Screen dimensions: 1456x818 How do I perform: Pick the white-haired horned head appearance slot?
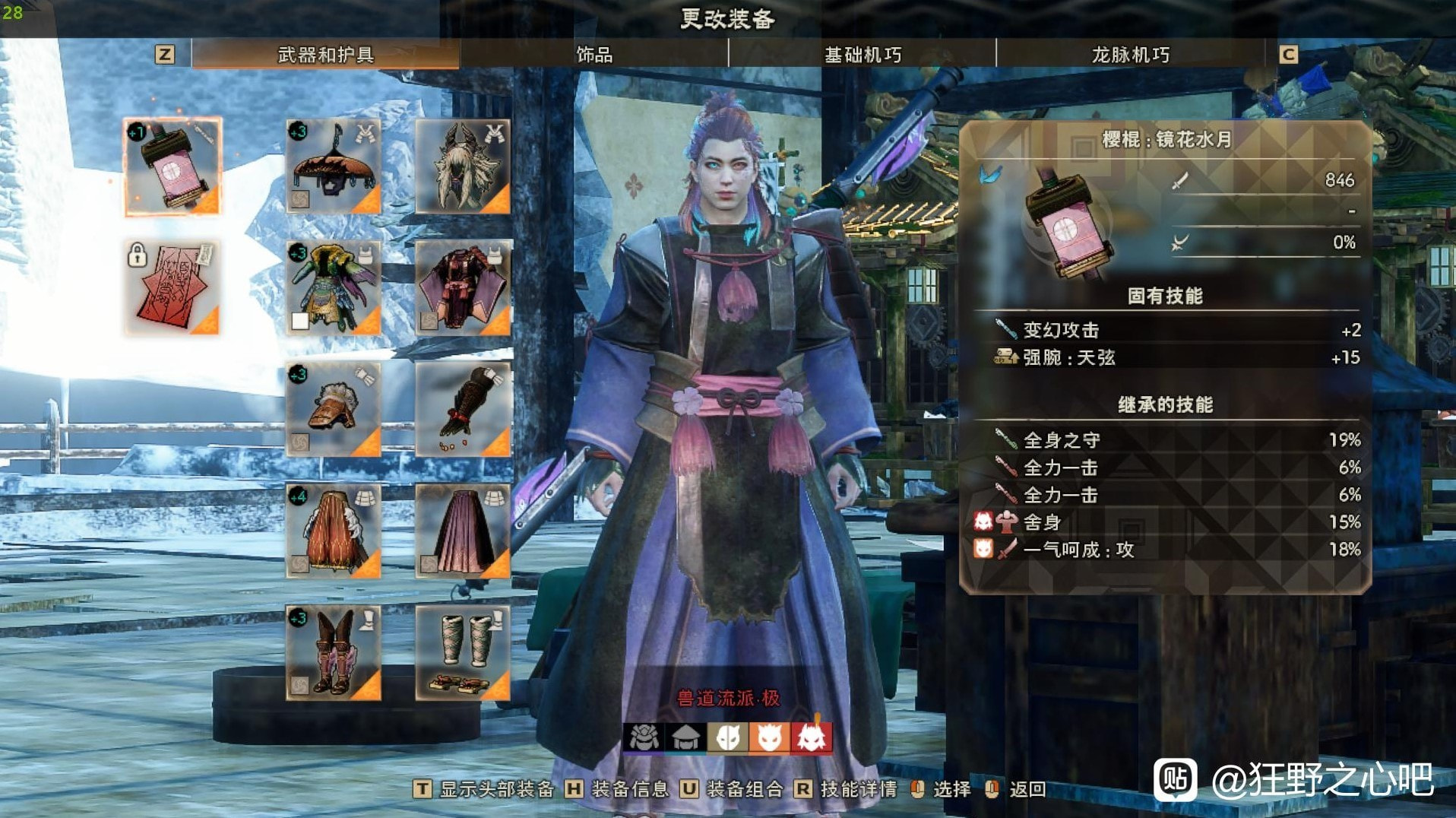[x=463, y=166]
